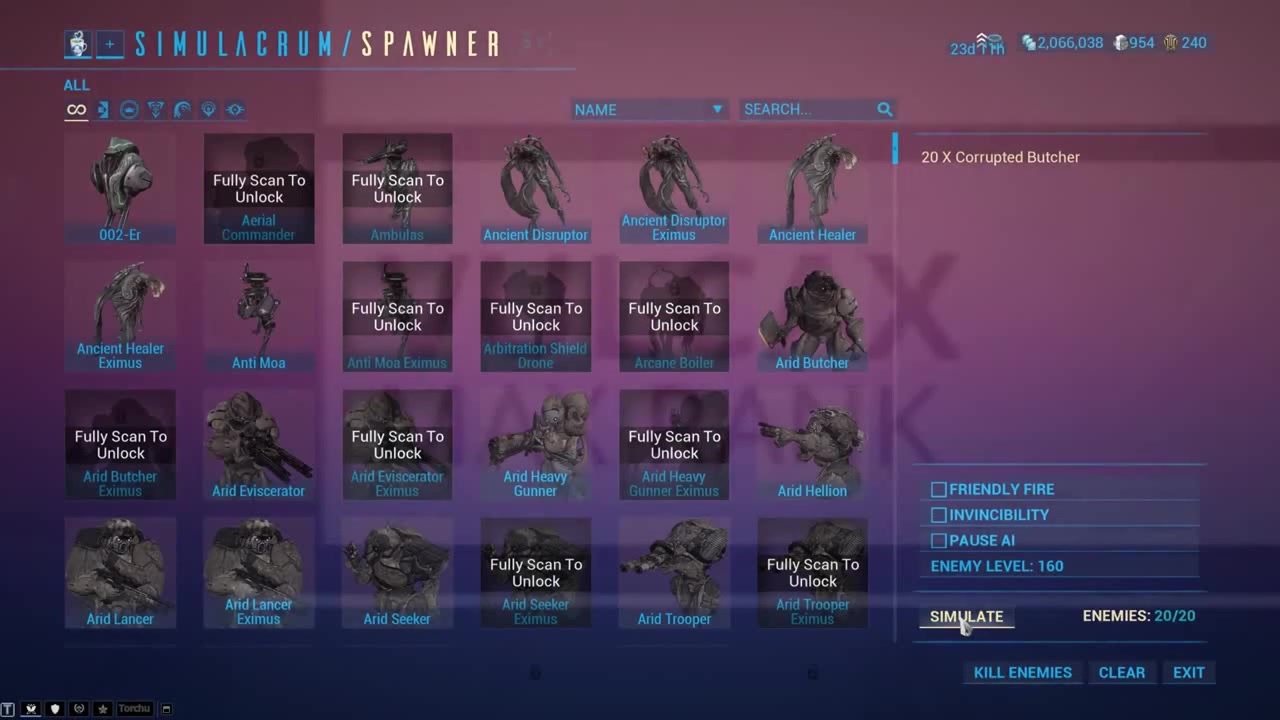Viewport: 1280px width, 720px height.
Task: Select the ALL tab
Action: pos(76,85)
